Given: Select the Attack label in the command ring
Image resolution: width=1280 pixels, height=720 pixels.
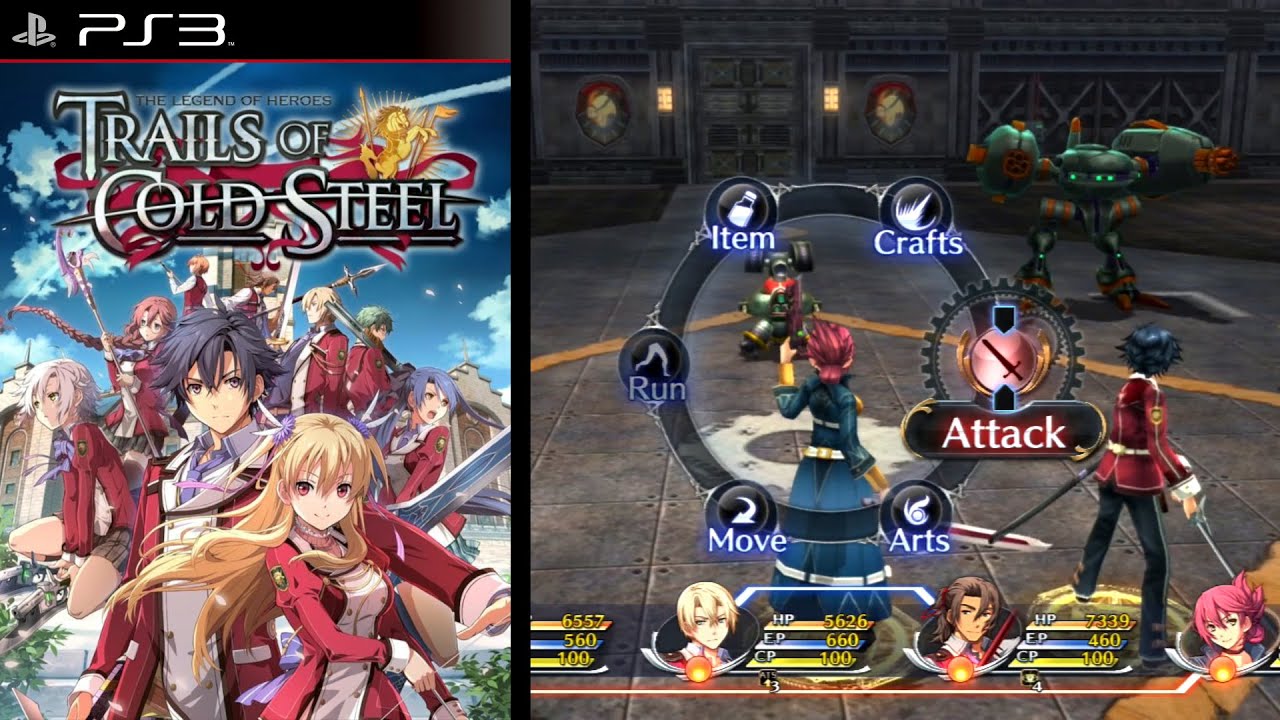Looking at the screenshot, I should click(1004, 433).
